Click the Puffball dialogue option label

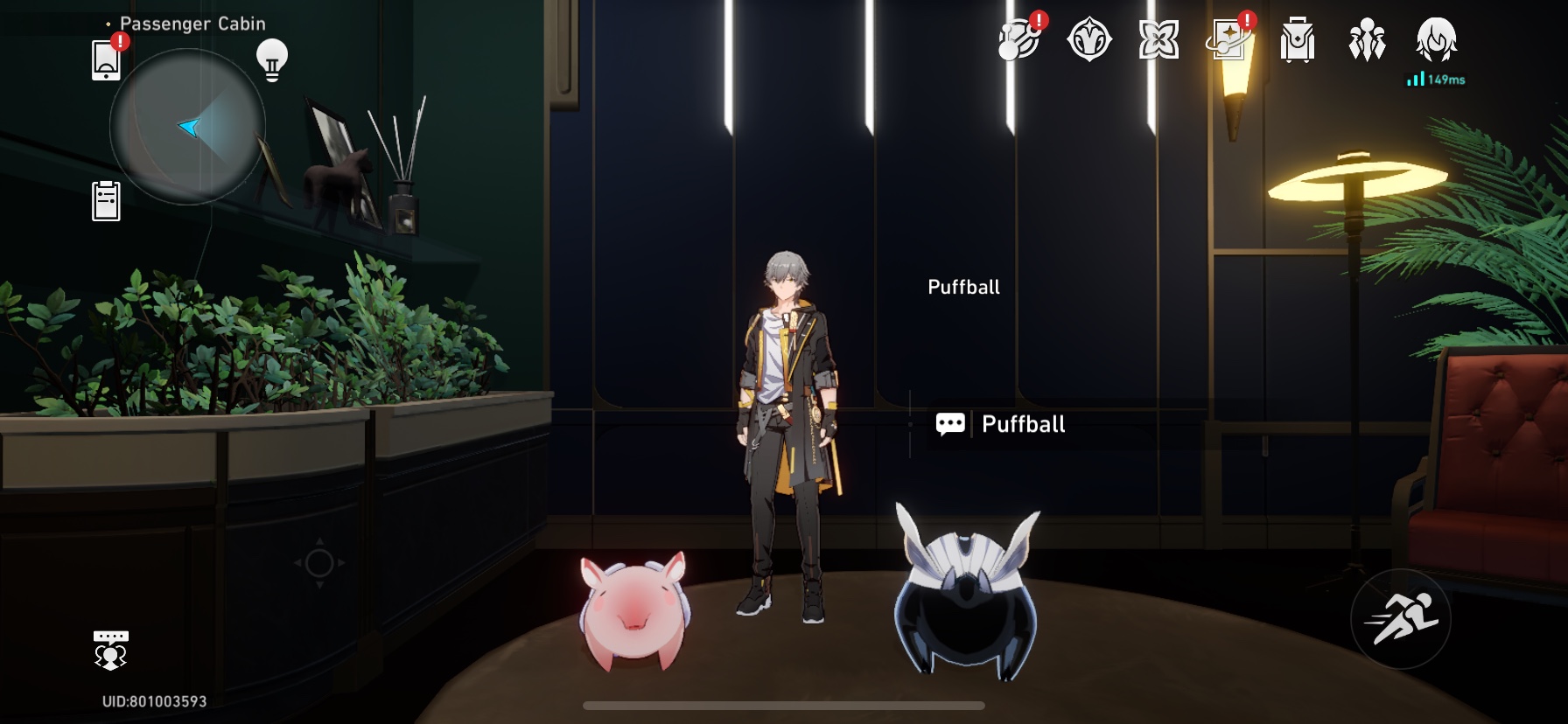point(1022,426)
